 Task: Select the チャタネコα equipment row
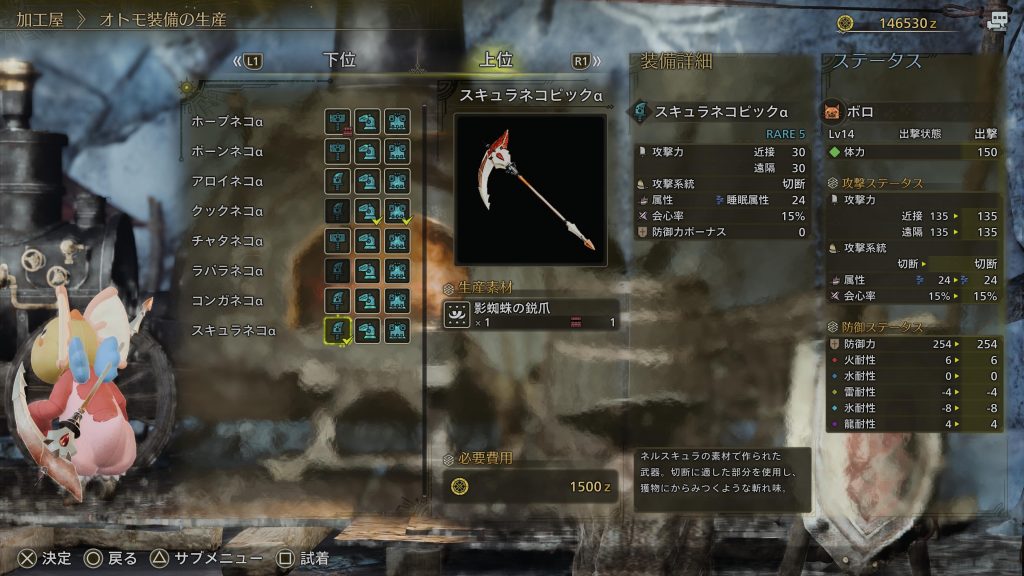click(x=228, y=241)
